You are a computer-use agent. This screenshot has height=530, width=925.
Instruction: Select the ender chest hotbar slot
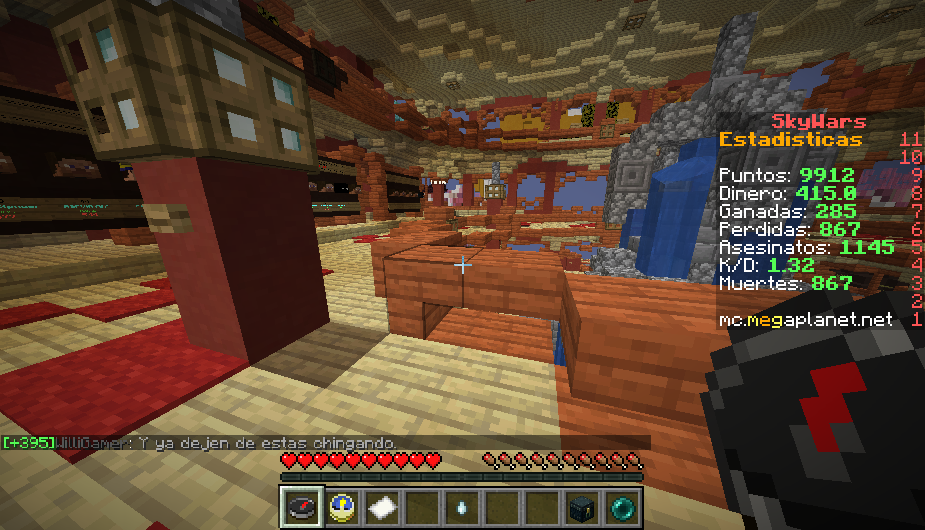580,506
